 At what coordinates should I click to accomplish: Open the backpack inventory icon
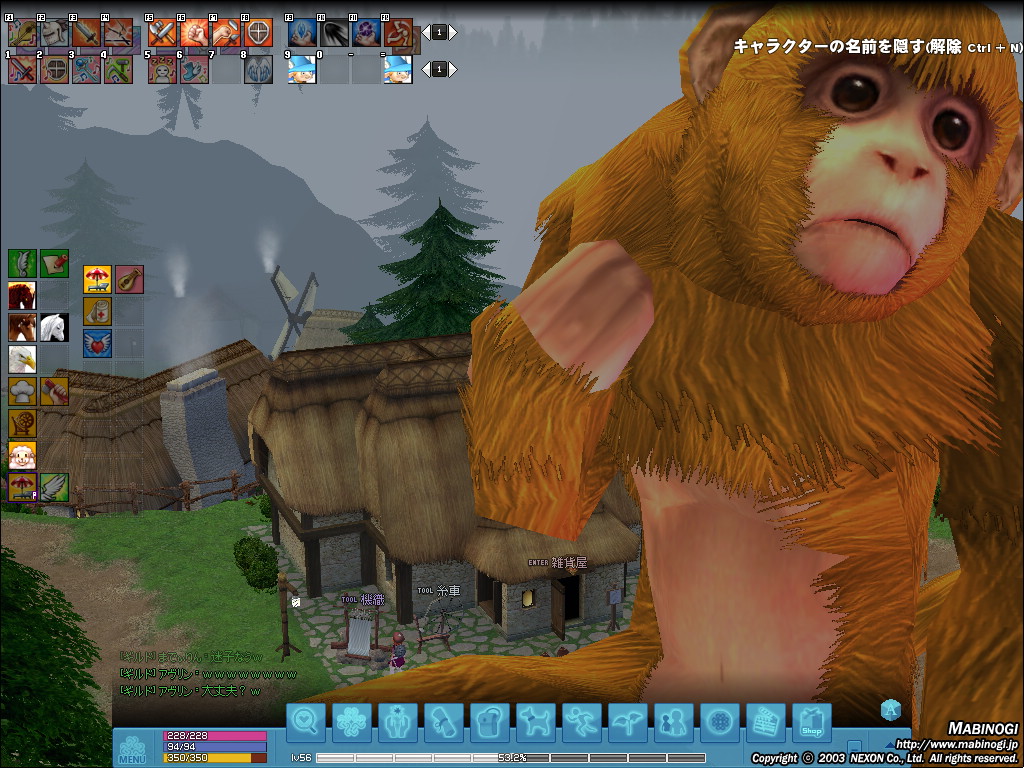(490, 723)
